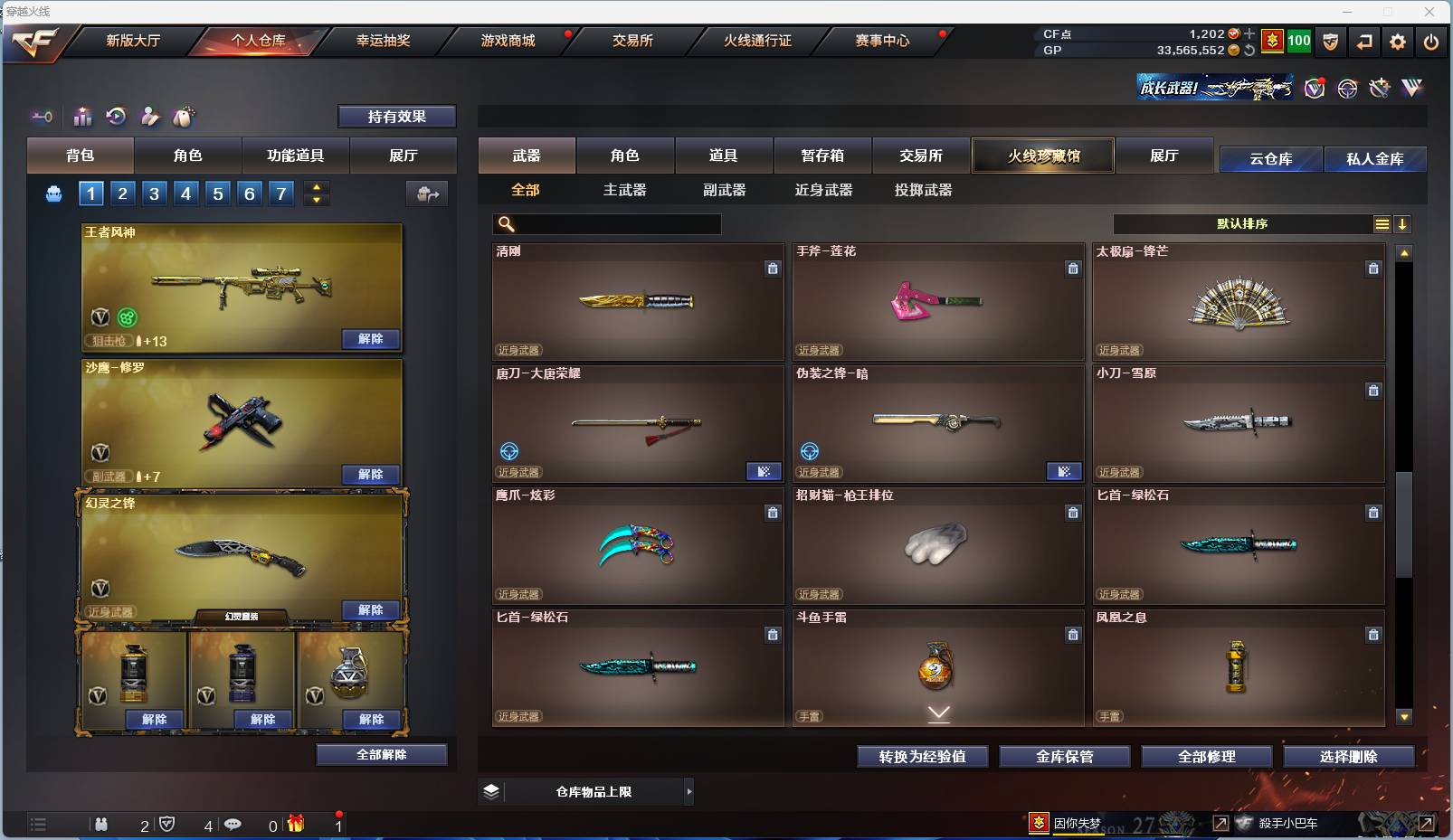Open the shield security icon beside the gear

coord(1331,41)
